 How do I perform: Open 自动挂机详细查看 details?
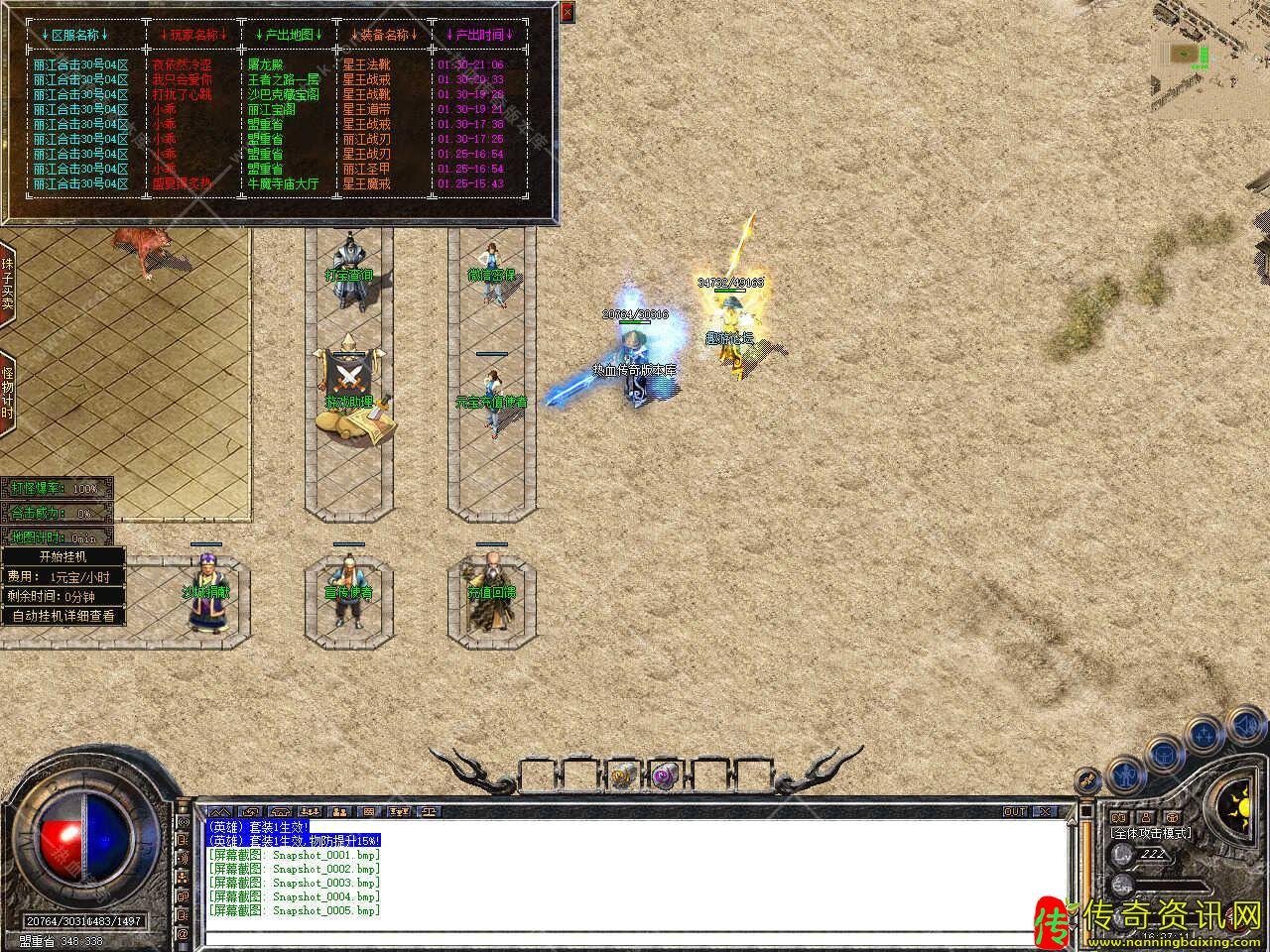tap(63, 616)
